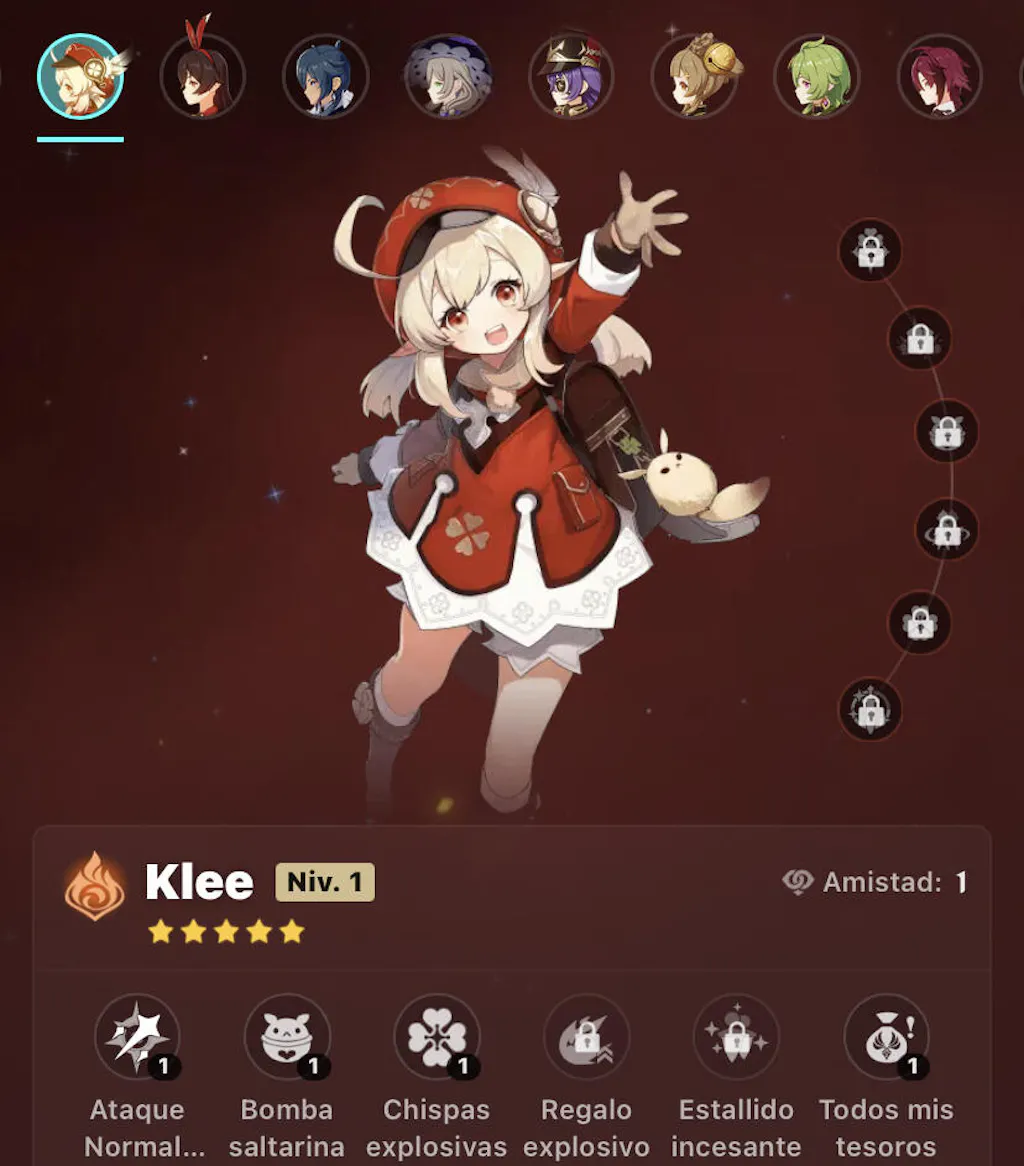
Task: Select Klee's portrait in the character row
Action: (x=80, y=77)
